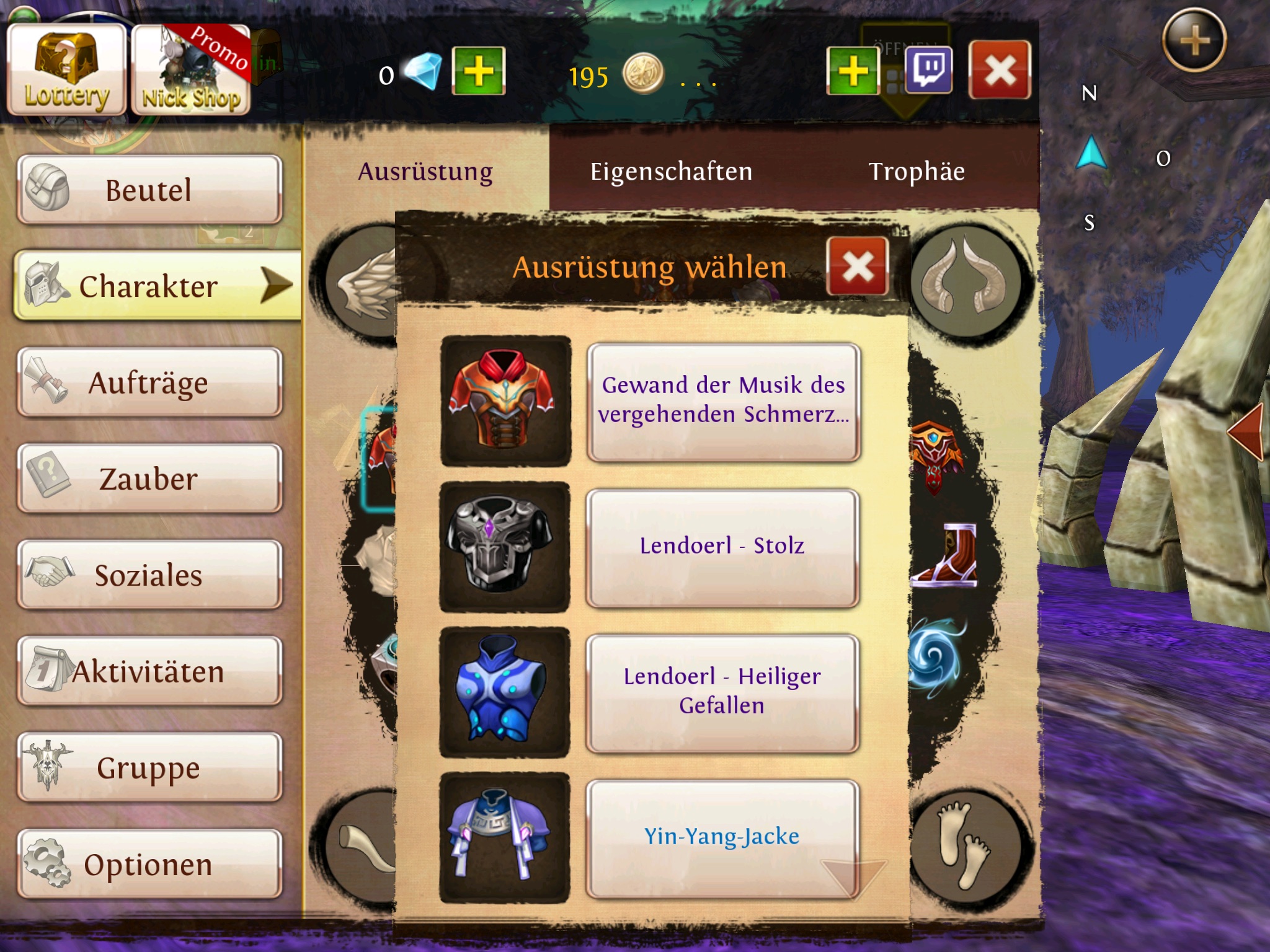Close the main menu with the red X

pos(1000,71)
